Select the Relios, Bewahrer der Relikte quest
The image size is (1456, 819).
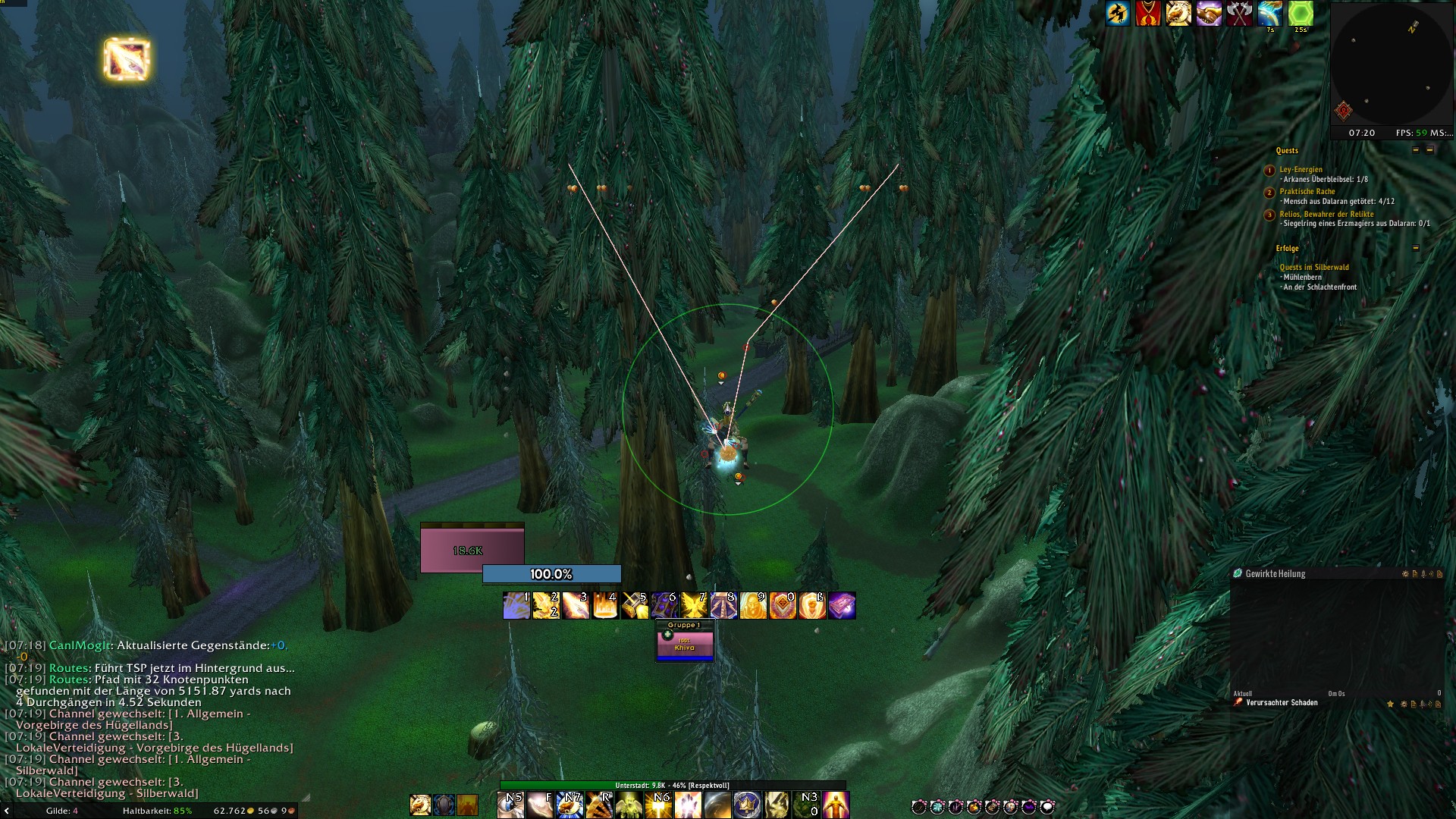coord(1326,215)
